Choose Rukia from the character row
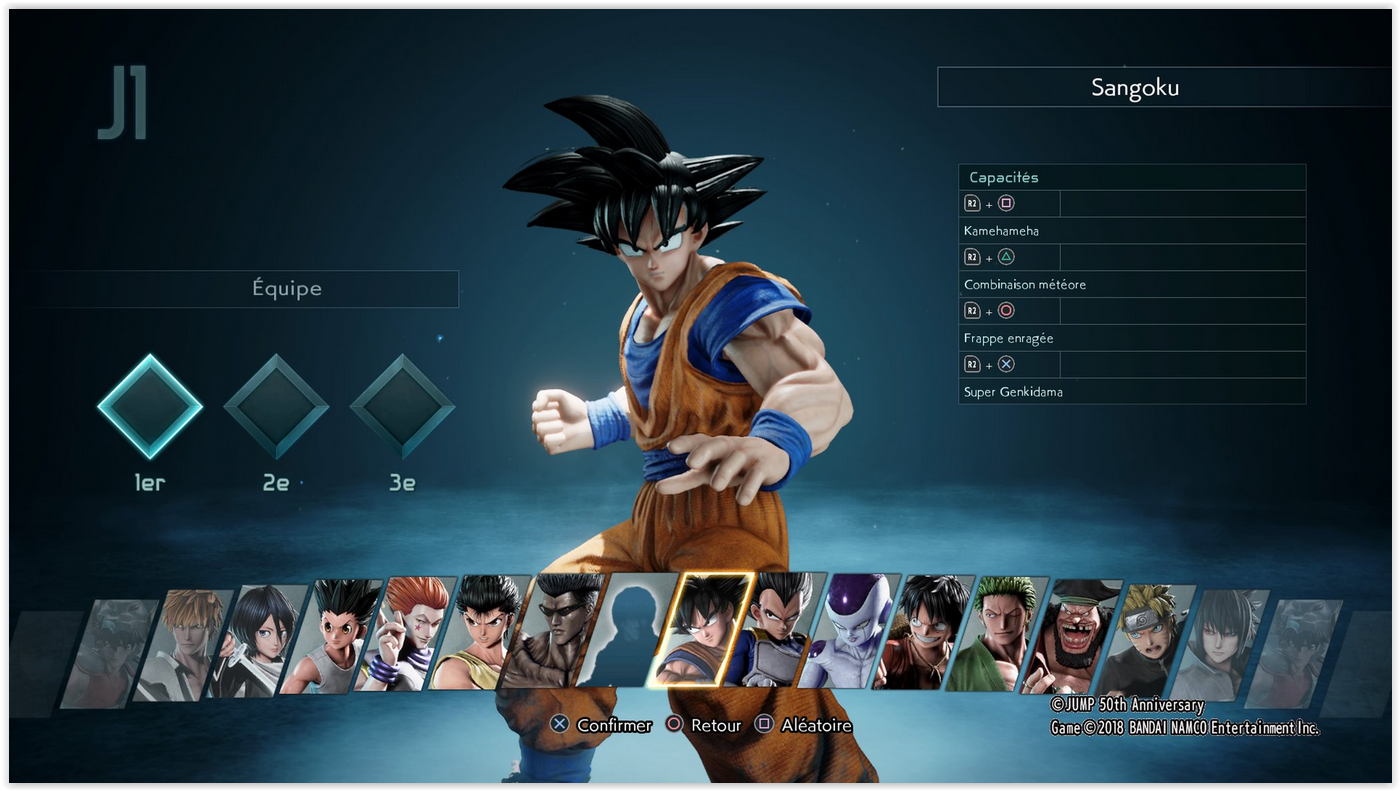This screenshot has height=791, width=1400. 257,640
